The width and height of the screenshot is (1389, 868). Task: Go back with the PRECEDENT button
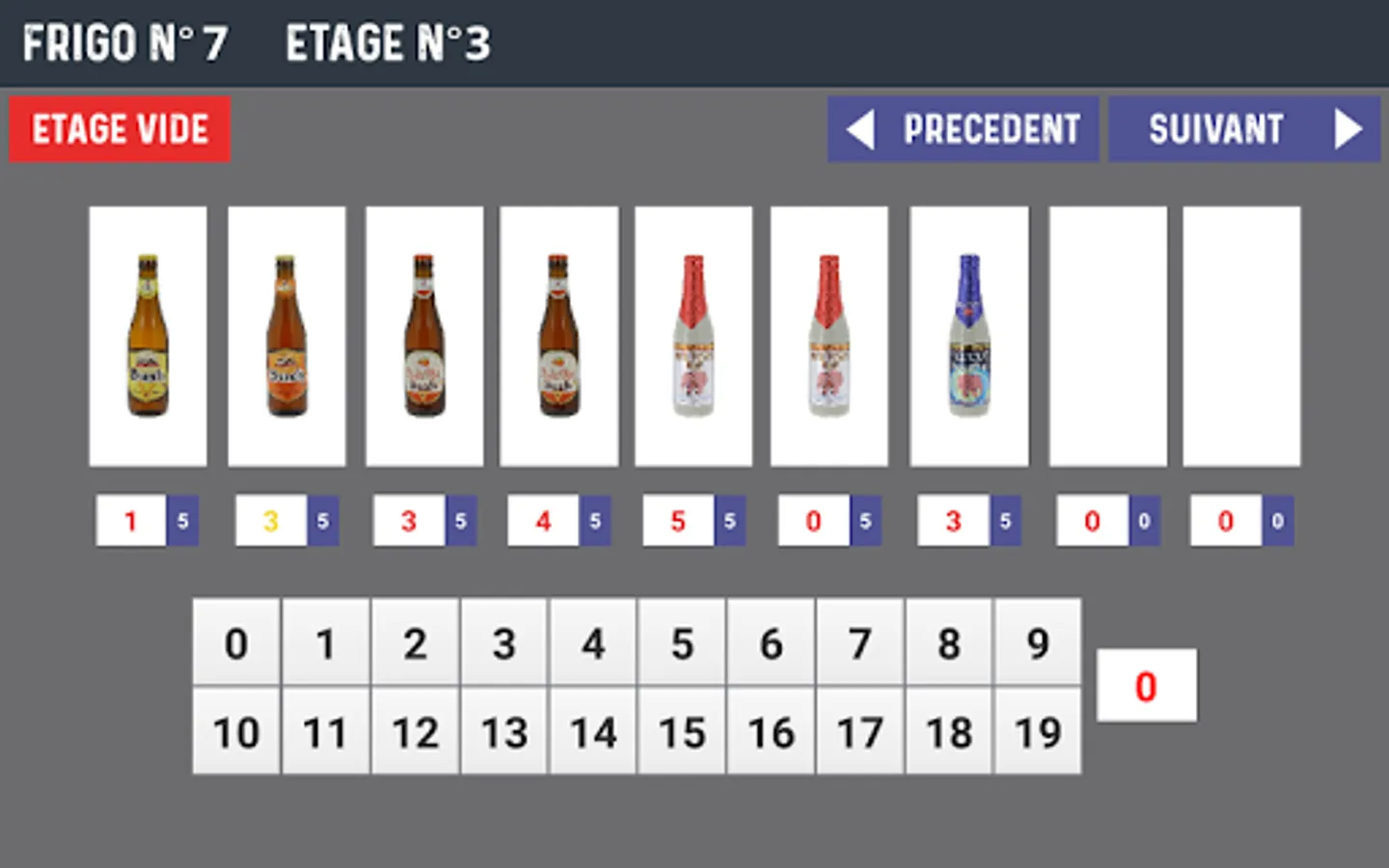click(x=963, y=129)
